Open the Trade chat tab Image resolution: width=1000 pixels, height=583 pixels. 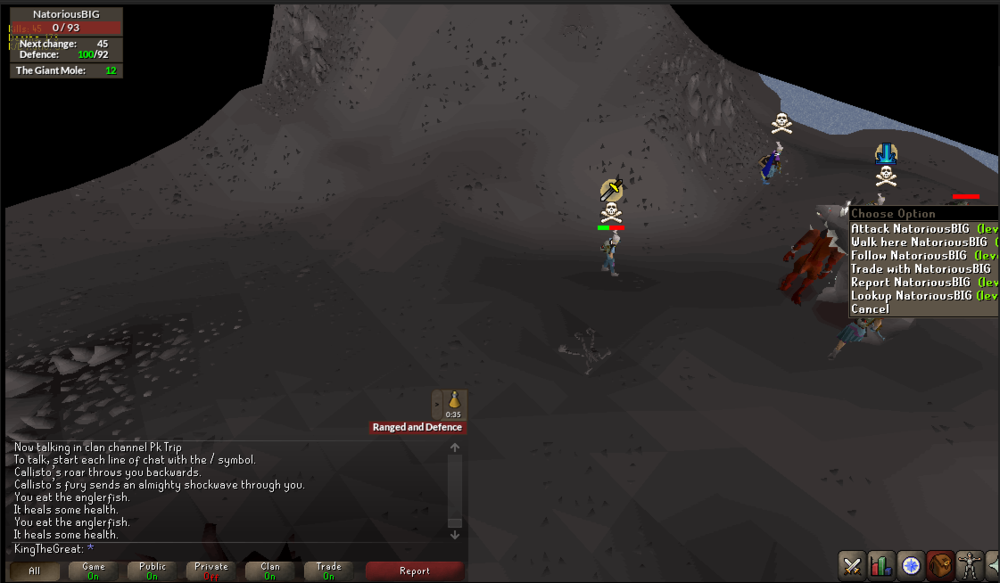328,571
